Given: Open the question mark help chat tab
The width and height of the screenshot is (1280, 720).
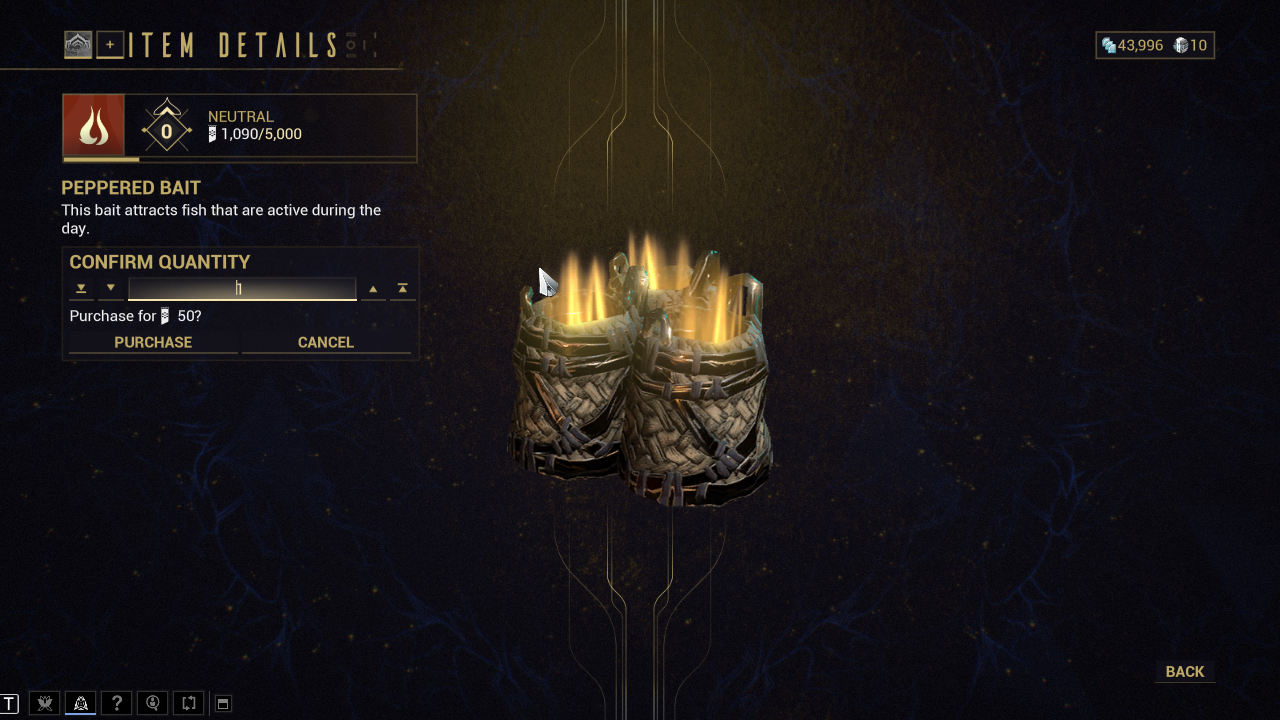Looking at the screenshot, I should point(116,703).
